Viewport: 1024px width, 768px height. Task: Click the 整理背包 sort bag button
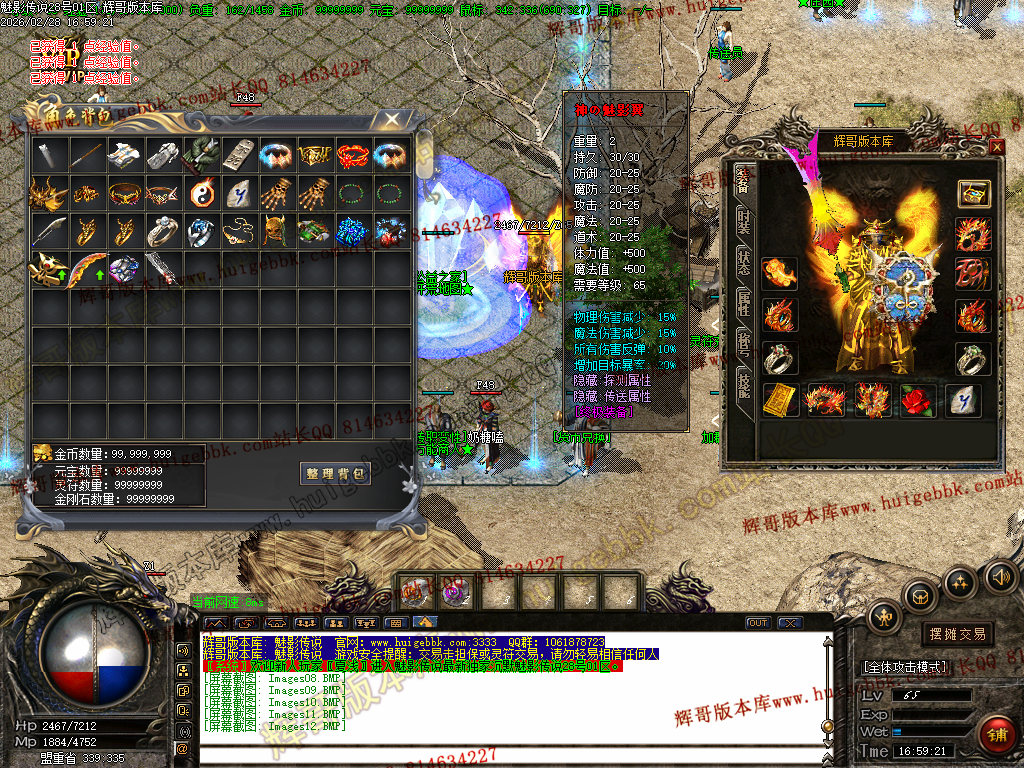[x=335, y=473]
